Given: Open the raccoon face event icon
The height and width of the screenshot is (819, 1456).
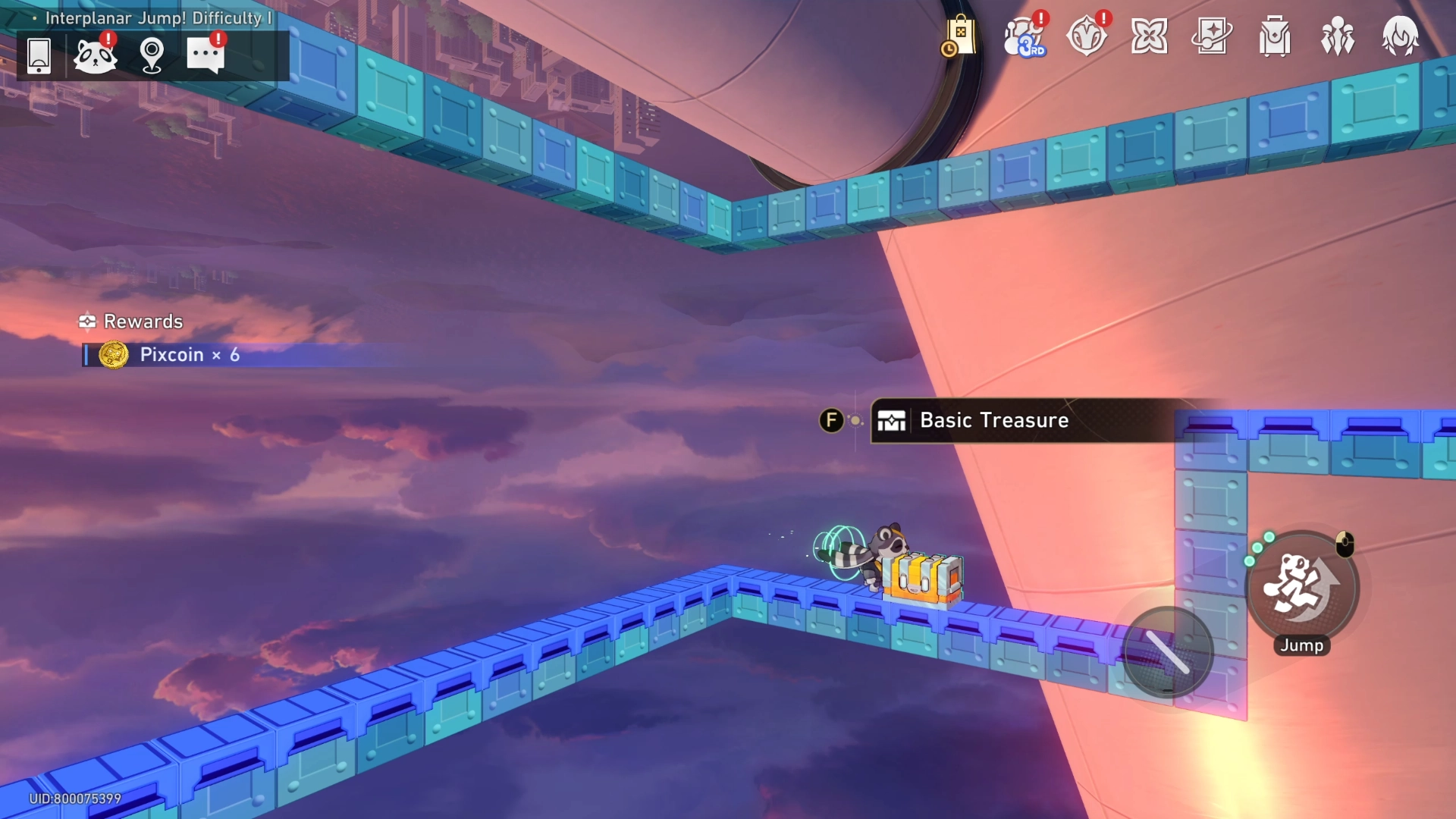Looking at the screenshot, I should click(x=95, y=55).
